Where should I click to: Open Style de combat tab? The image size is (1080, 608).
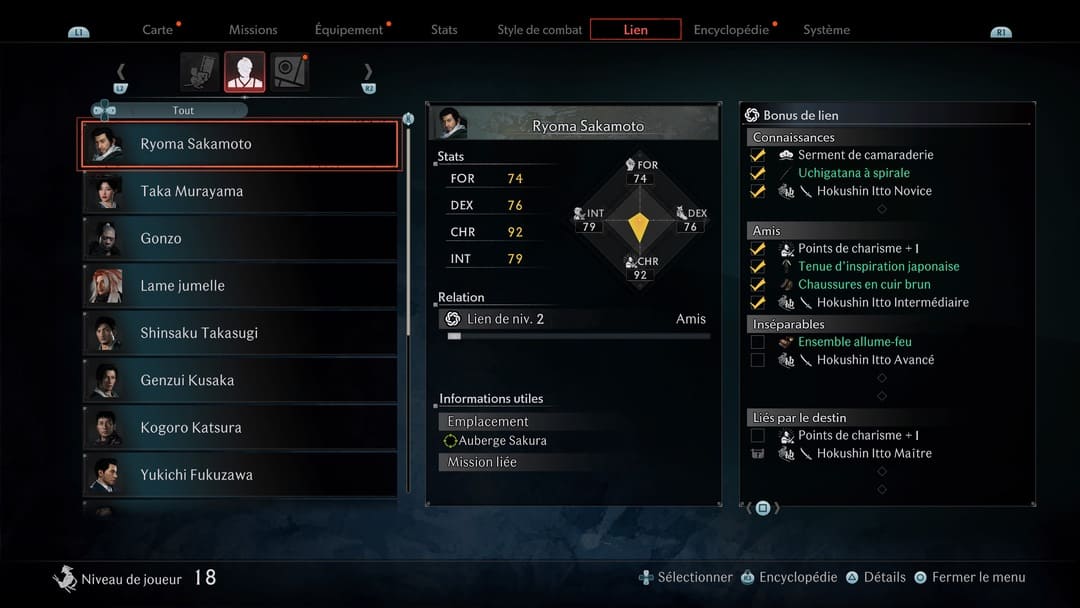pos(540,30)
